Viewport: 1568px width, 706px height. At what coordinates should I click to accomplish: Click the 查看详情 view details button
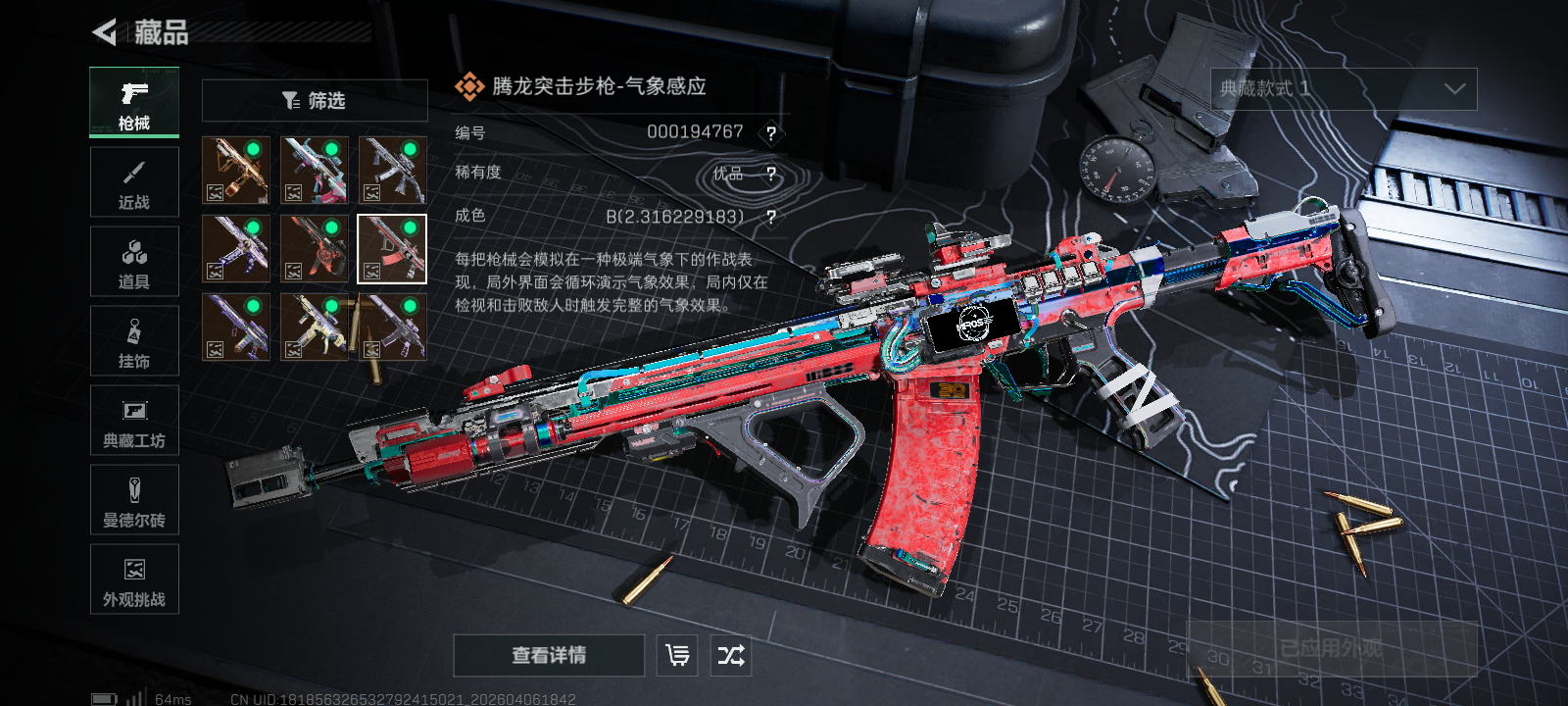(549, 655)
